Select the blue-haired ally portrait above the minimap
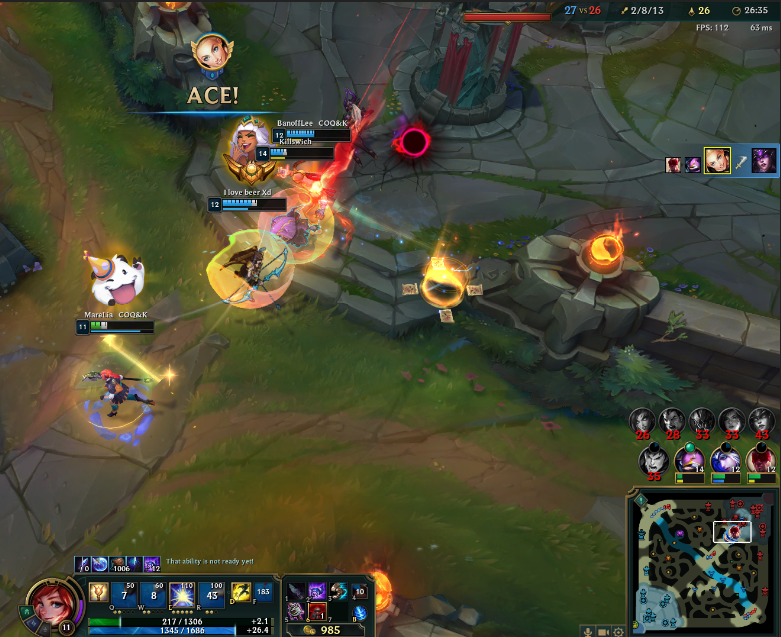The image size is (781, 637). pos(725,460)
